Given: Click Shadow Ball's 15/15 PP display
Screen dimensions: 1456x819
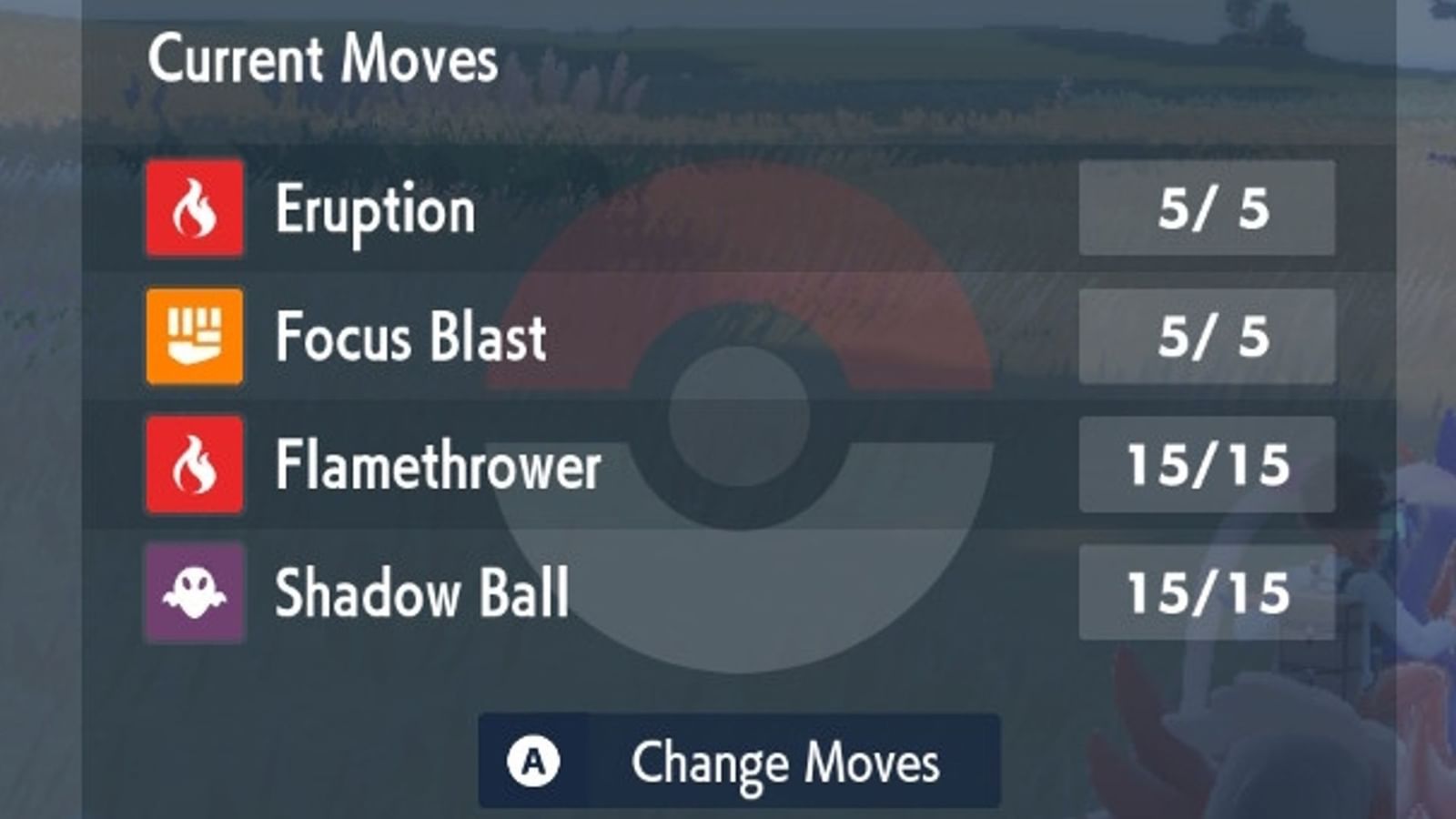Looking at the screenshot, I should [x=1208, y=593].
